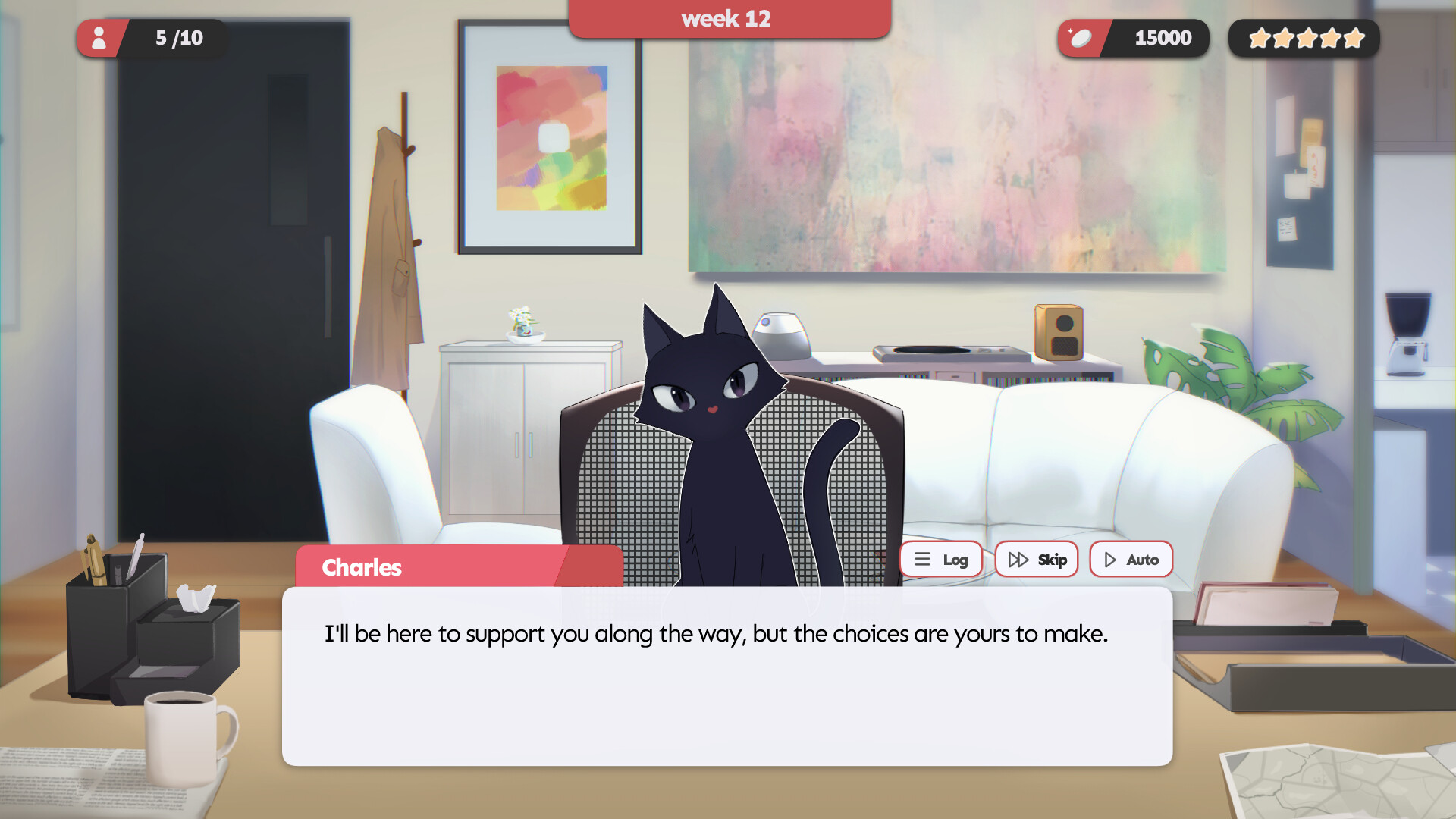Screen dimensions: 1456x819
Task: Turn on Auto advance mode
Action: pos(1131,559)
